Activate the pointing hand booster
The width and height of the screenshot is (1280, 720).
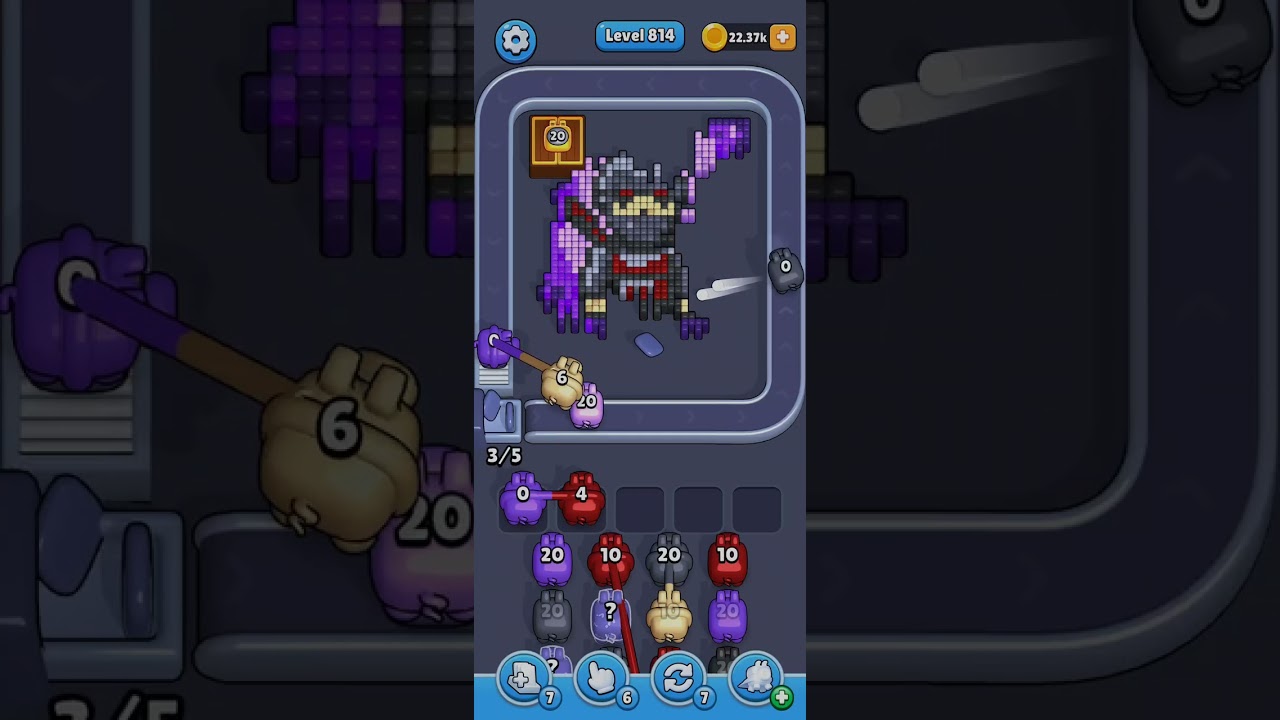602,679
